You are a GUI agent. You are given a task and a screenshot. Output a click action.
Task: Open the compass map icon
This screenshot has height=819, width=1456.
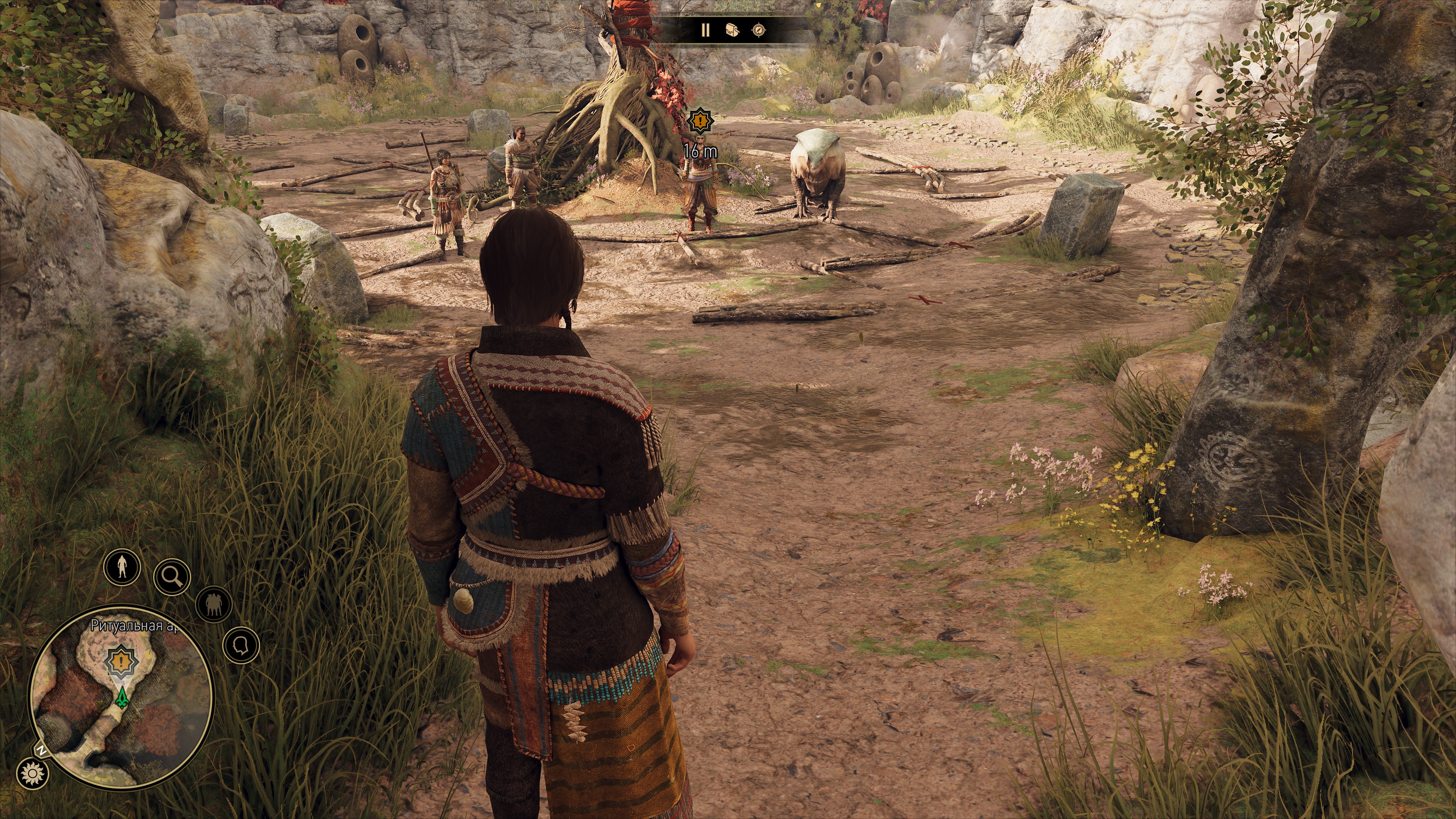click(759, 30)
